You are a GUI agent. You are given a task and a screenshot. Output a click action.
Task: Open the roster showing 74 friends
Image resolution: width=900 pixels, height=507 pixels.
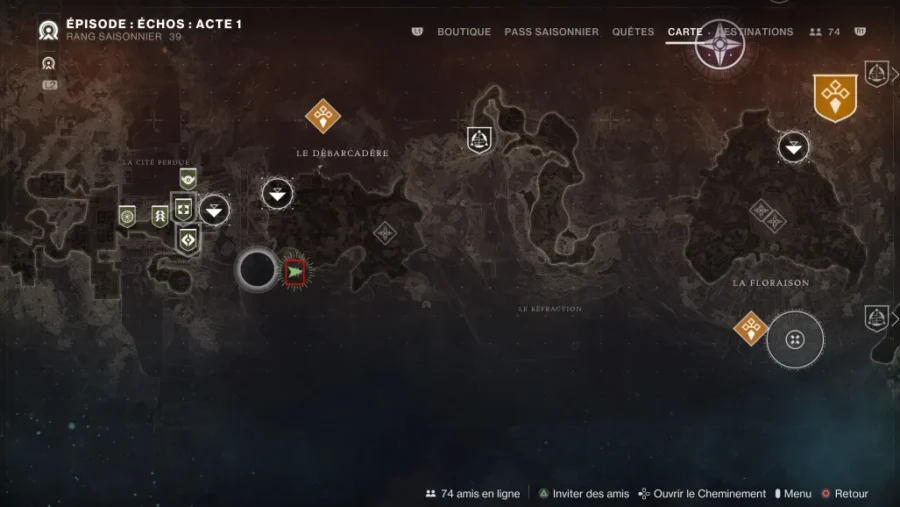(x=825, y=32)
